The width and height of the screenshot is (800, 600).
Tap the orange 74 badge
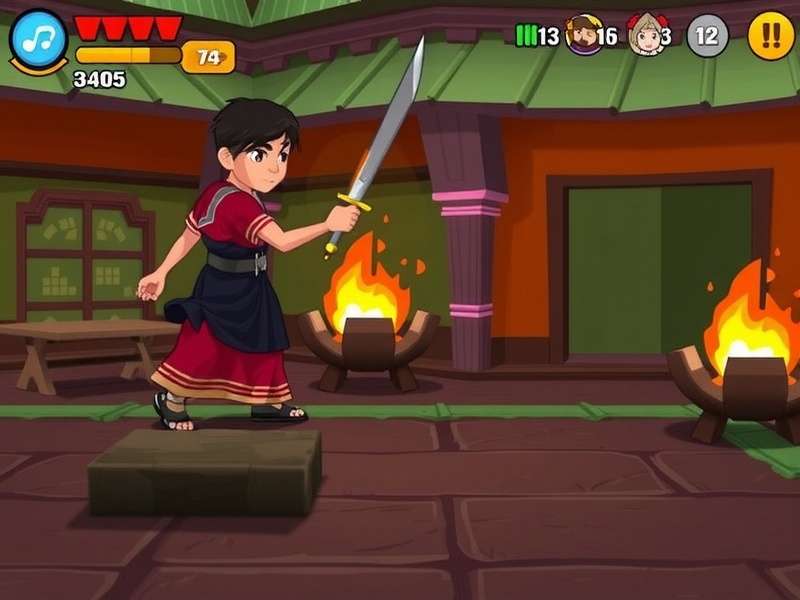click(208, 57)
